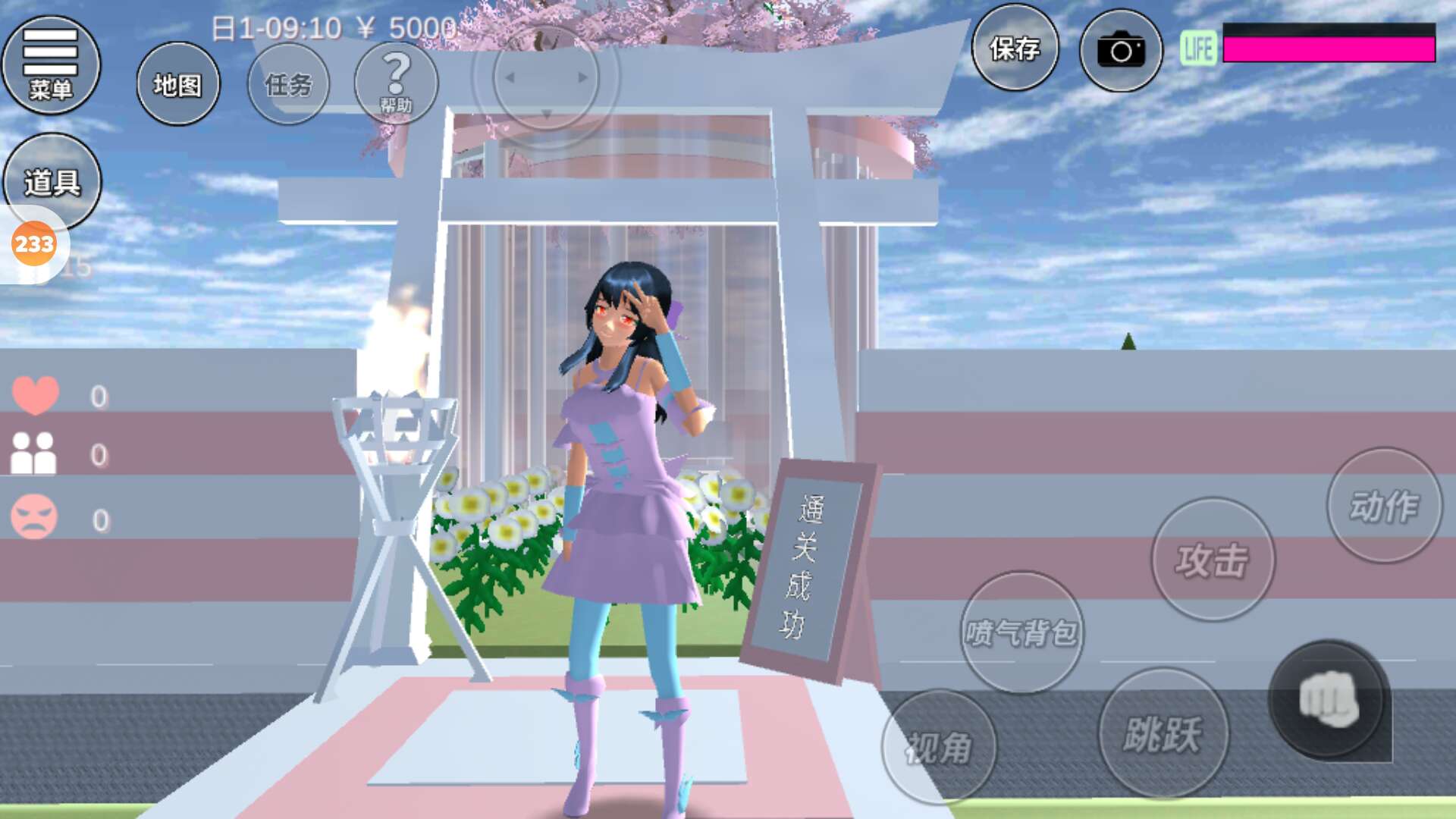Hit the 跳跃 jump button
The image size is (1456, 819).
[x=1163, y=733]
